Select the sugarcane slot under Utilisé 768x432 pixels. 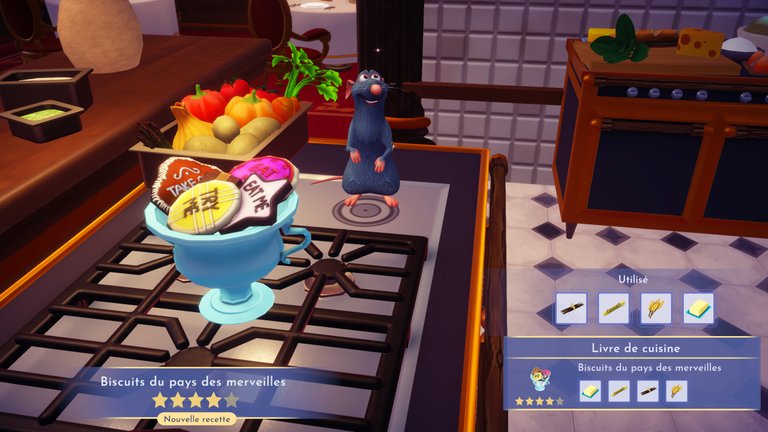[614, 308]
